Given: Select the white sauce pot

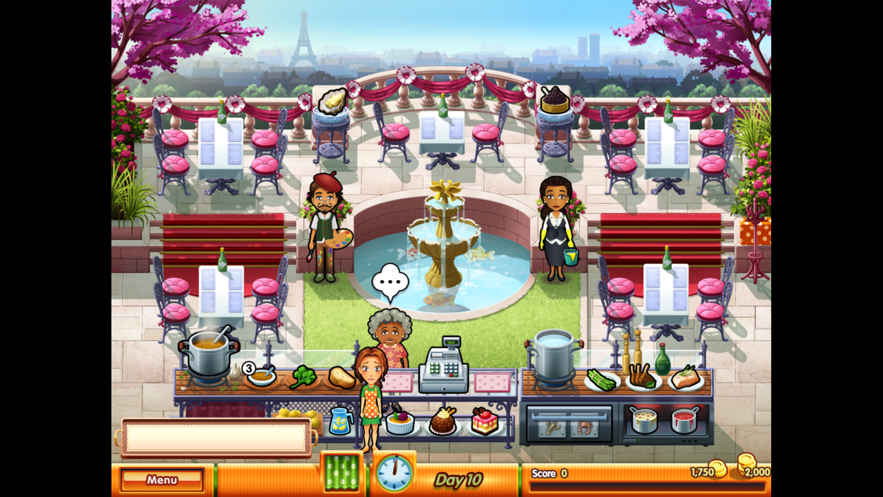Looking at the screenshot, I should [x=645, y=419].
